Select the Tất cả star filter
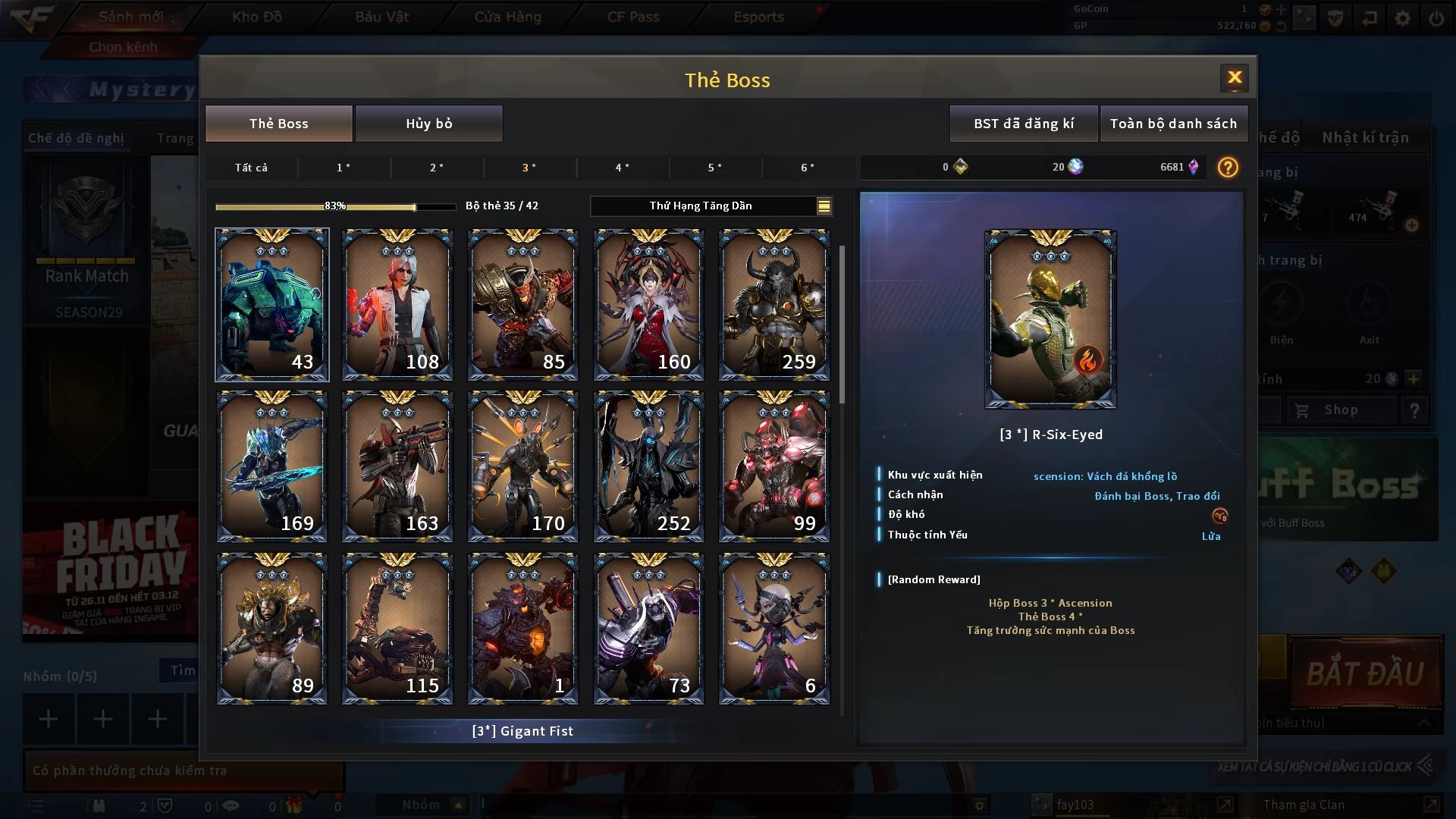This screenshot has width=1456, height=819. point(251,168)
